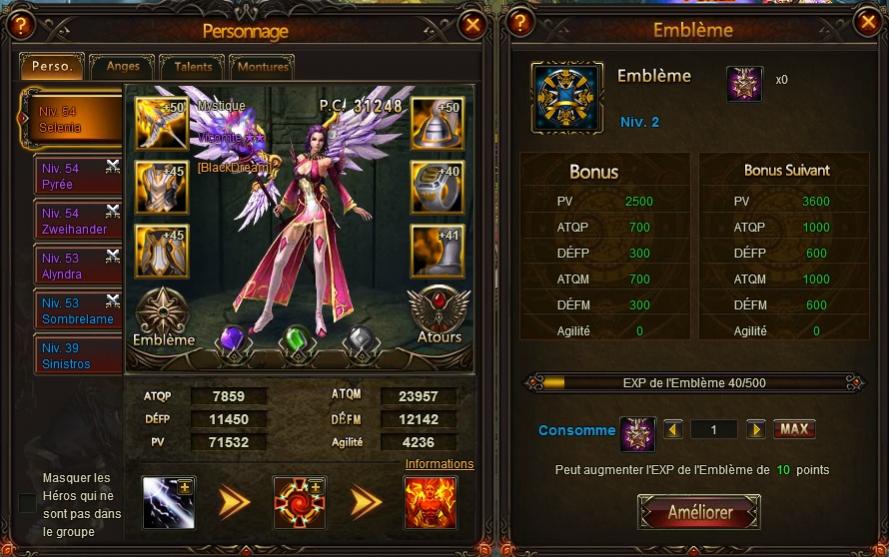Increase the consumed item quantity arrow
Screen dimensions: 889x557
point(755,430)
